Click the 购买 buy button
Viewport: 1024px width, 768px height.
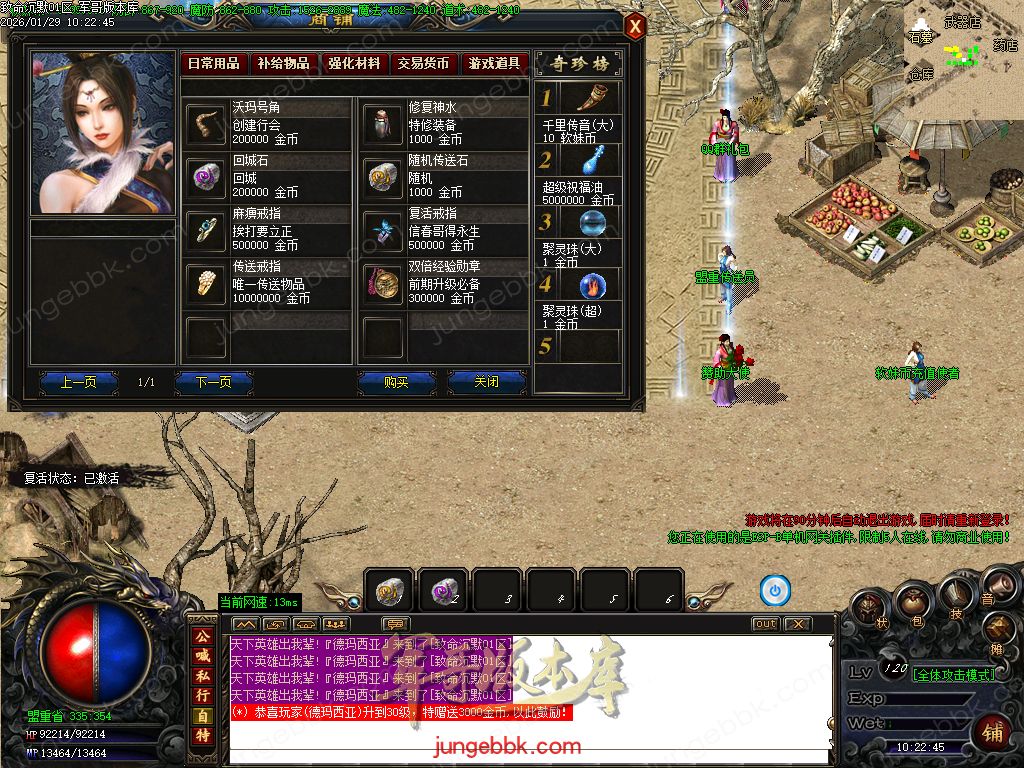(x=397, y=382)
